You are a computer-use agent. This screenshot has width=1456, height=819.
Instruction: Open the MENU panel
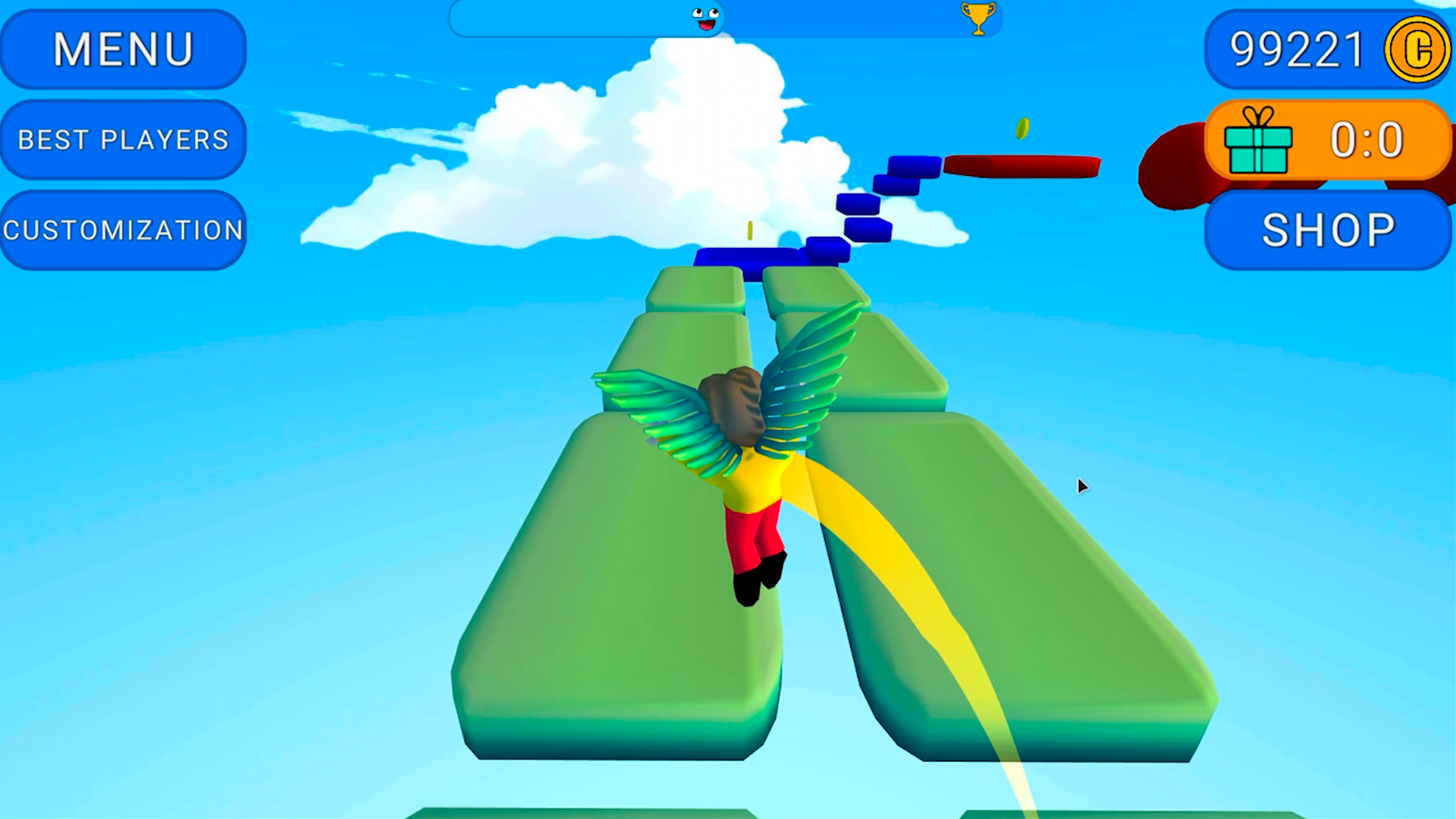click(x=123, y=50)
